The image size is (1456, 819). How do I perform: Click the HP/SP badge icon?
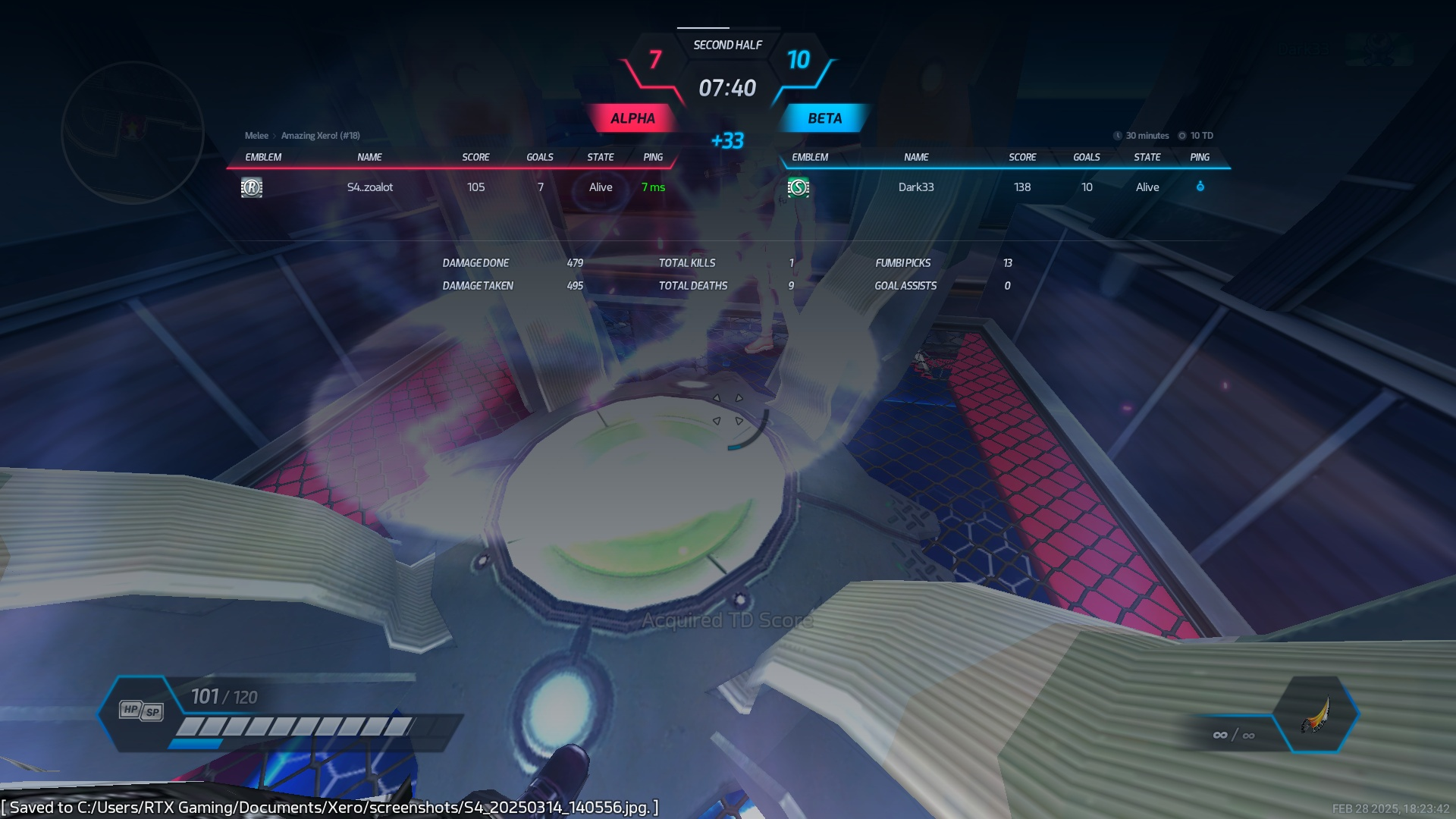point(141,711)
